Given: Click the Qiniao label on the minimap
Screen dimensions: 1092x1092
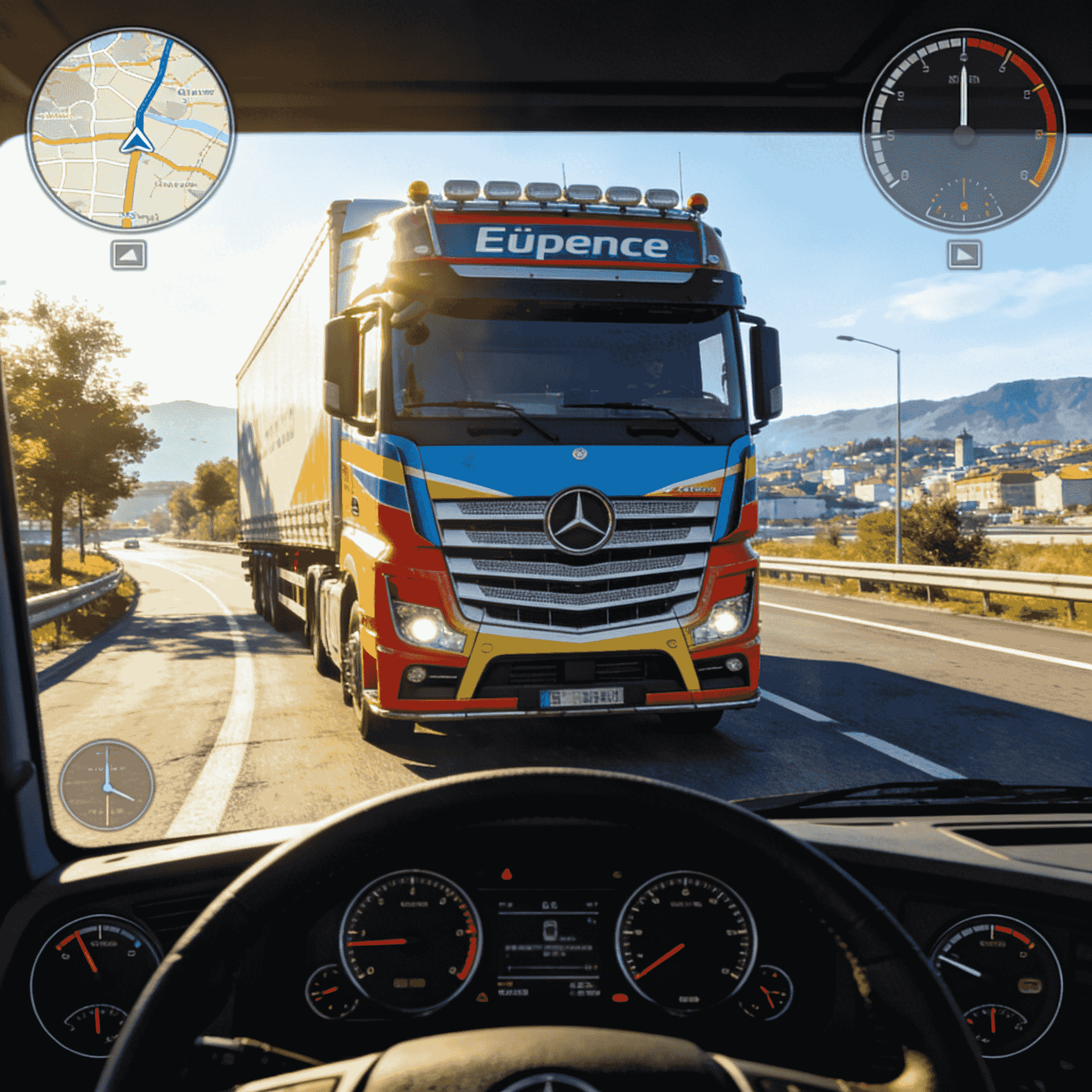Looking at the screenshot, I should (x=196, y=93).
